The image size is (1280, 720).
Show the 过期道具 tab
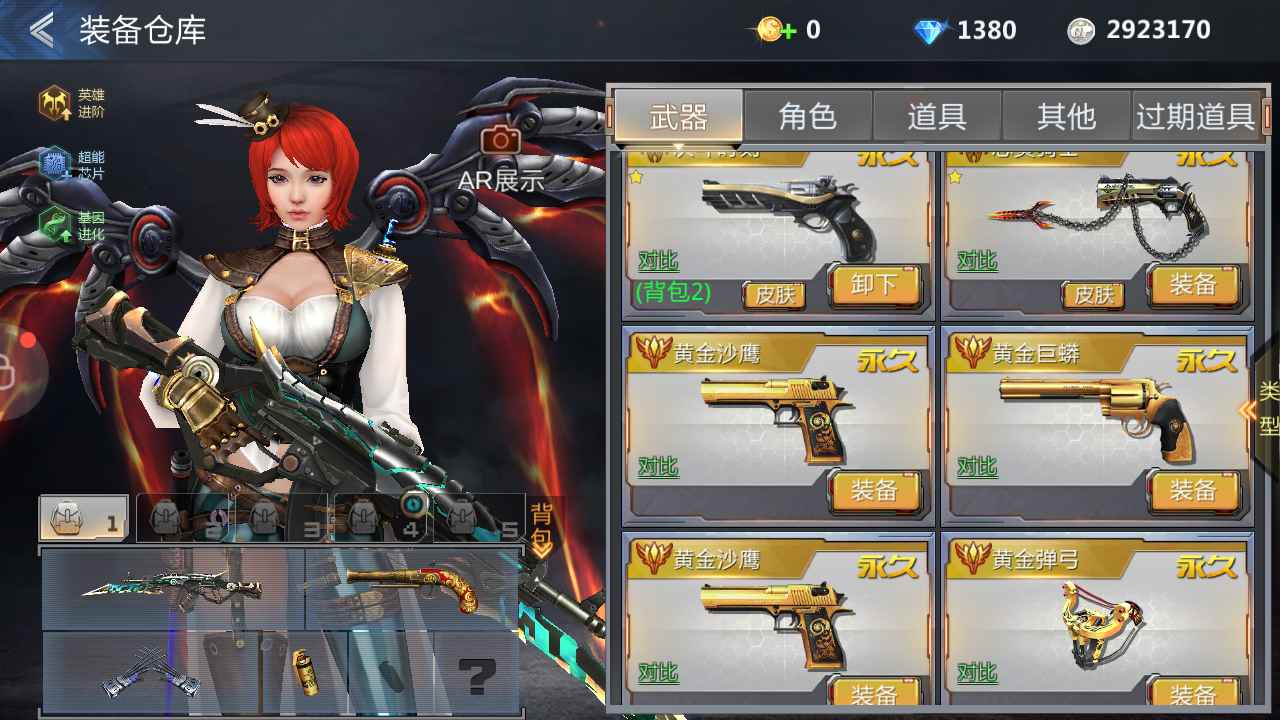coord(1195,116)
